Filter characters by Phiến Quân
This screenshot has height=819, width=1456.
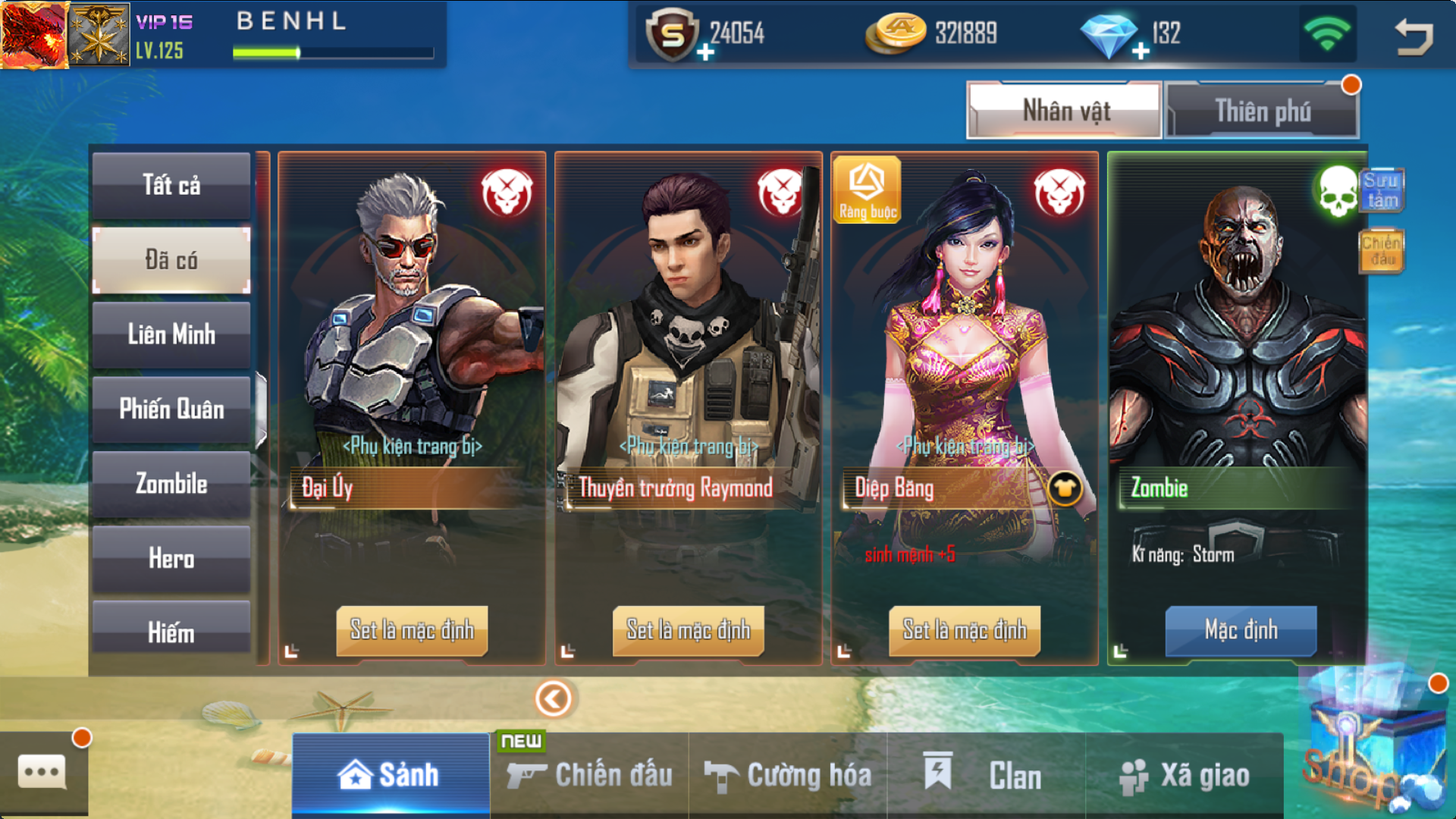point(171,409)
